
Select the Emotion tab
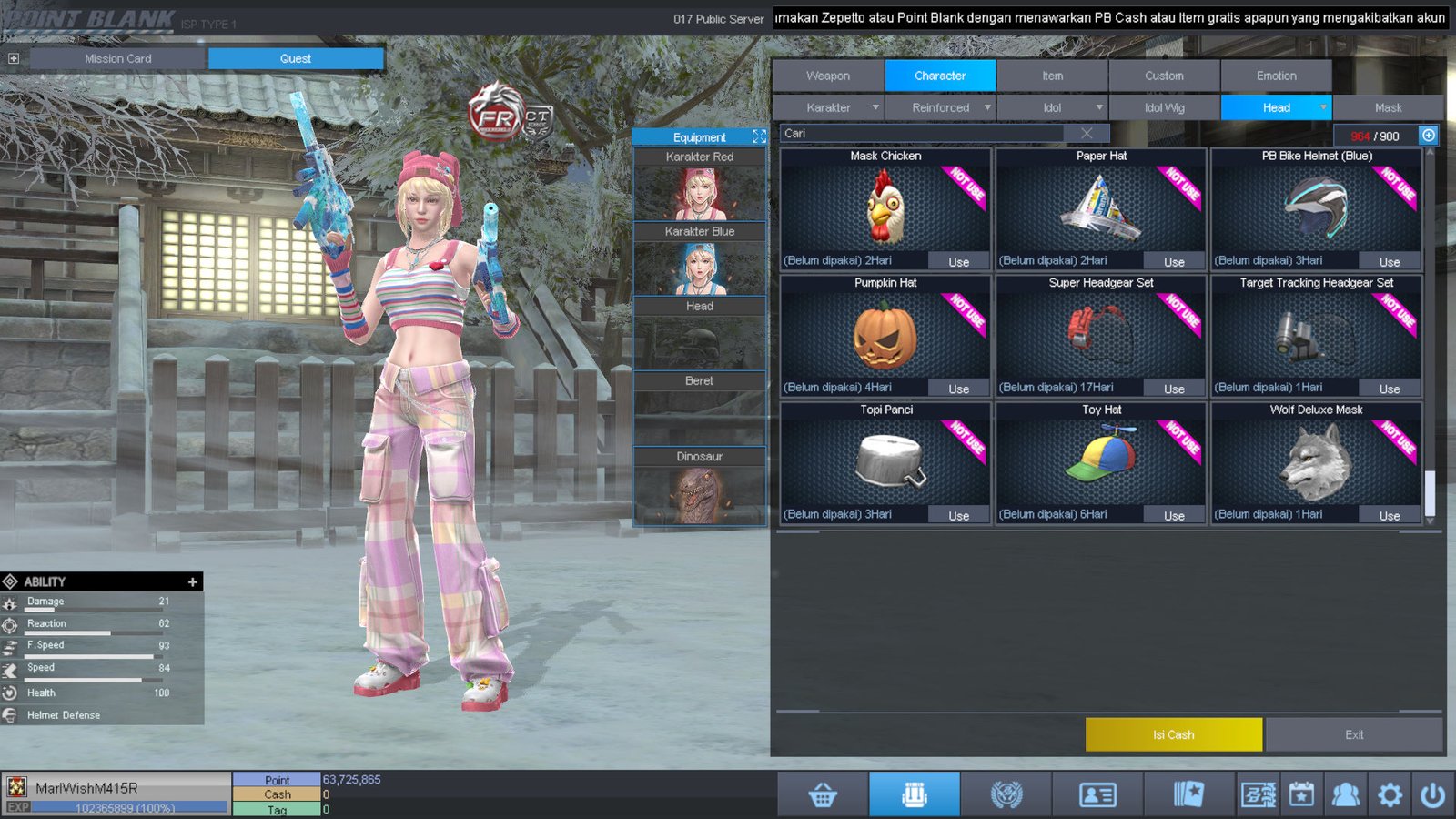click(1276, 76)
